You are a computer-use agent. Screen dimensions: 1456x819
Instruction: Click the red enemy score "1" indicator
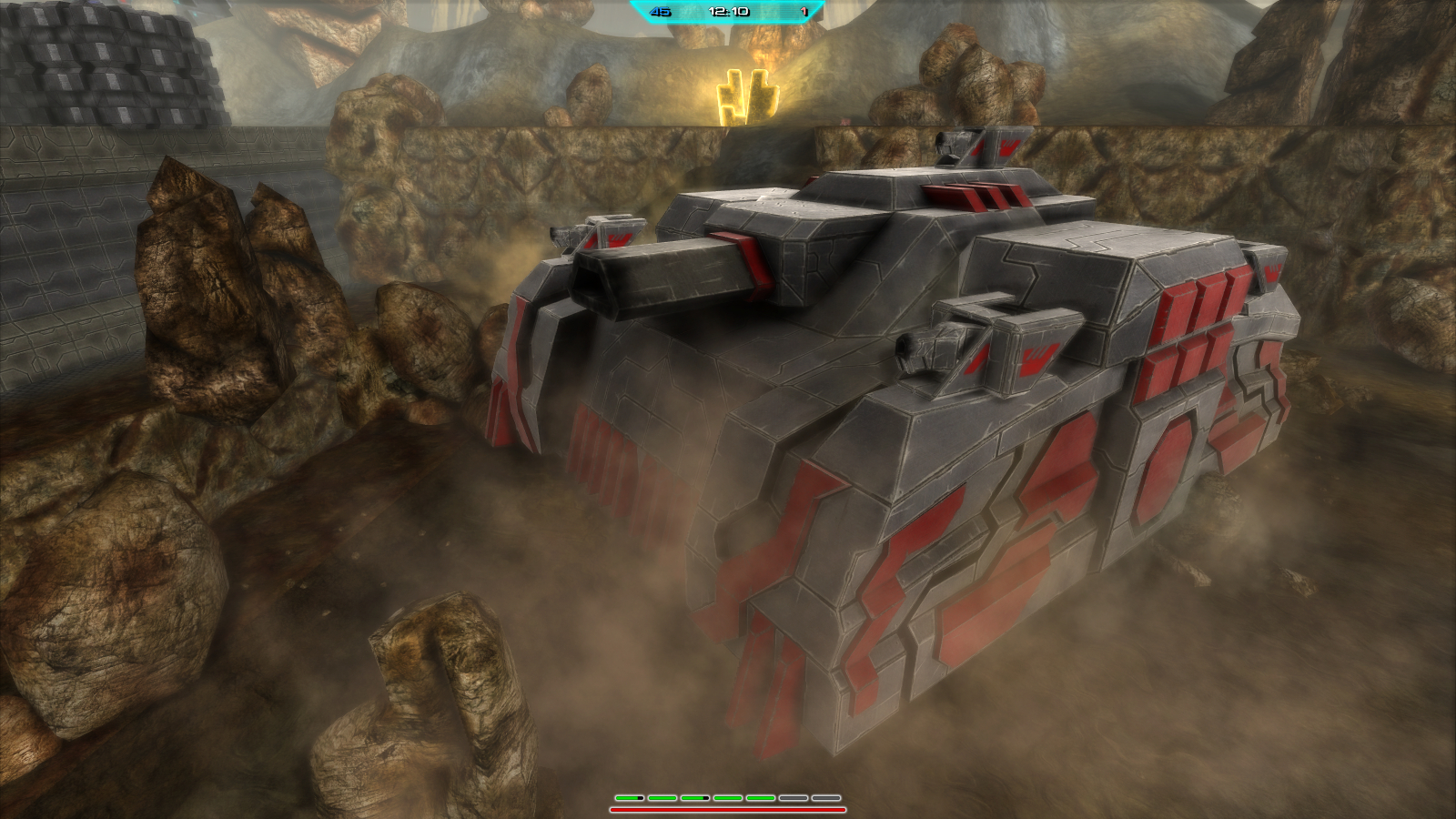[x=804, y=12]
